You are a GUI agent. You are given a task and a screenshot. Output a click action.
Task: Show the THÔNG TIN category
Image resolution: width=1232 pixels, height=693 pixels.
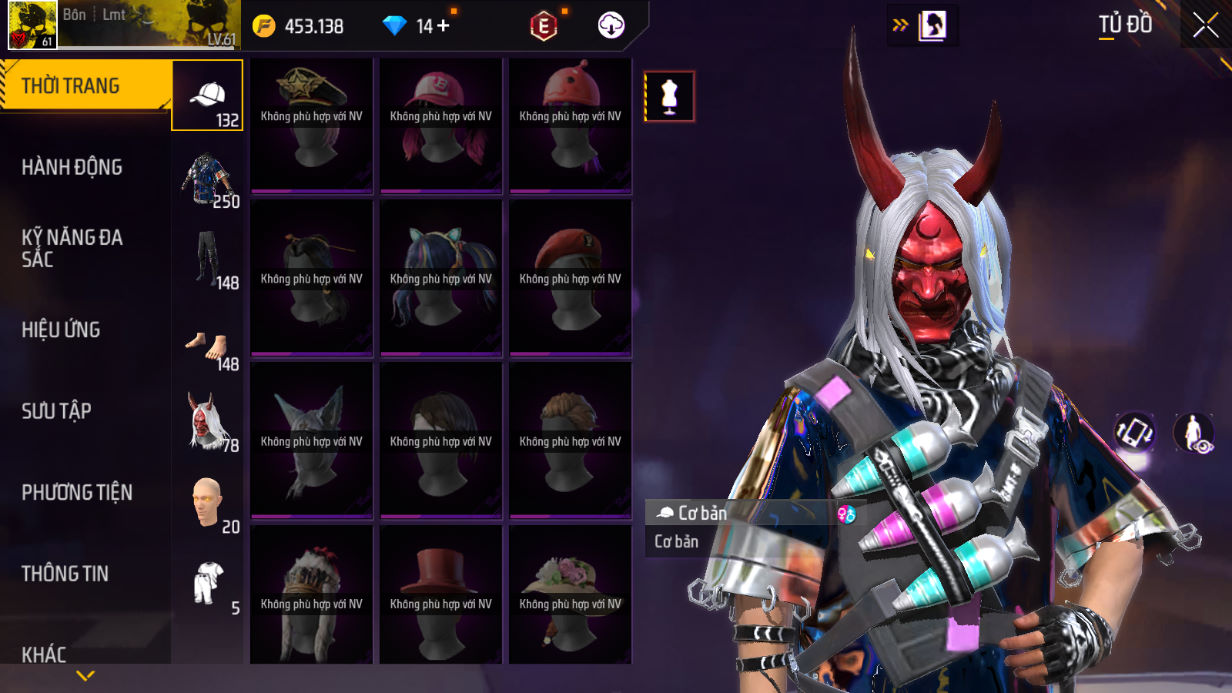coord(85,573)
